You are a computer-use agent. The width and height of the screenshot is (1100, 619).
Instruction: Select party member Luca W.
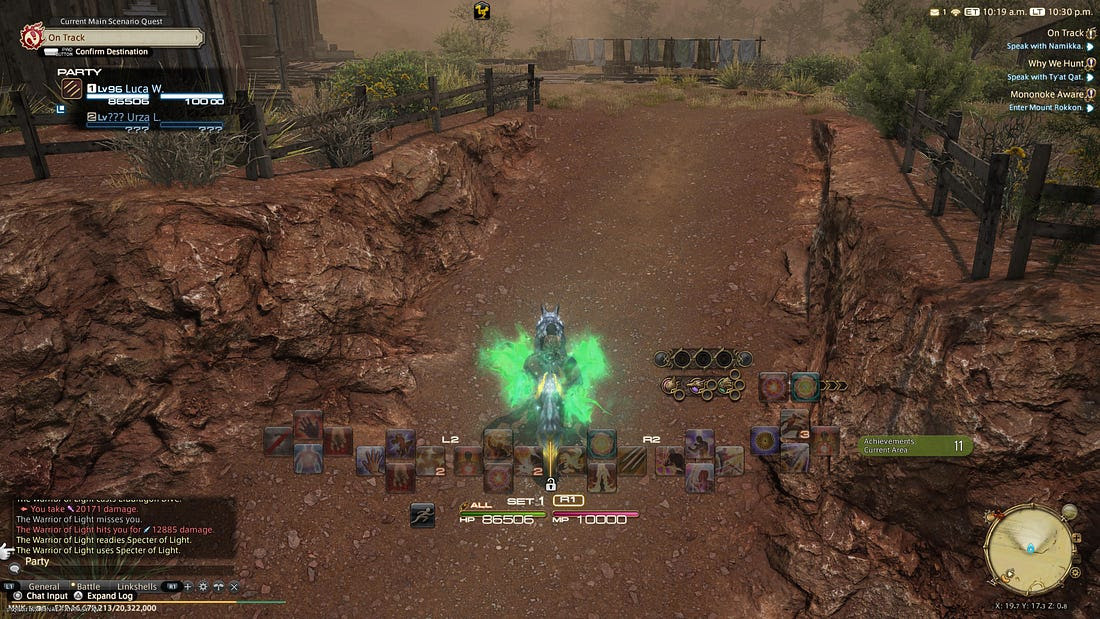tap(140, 89)
